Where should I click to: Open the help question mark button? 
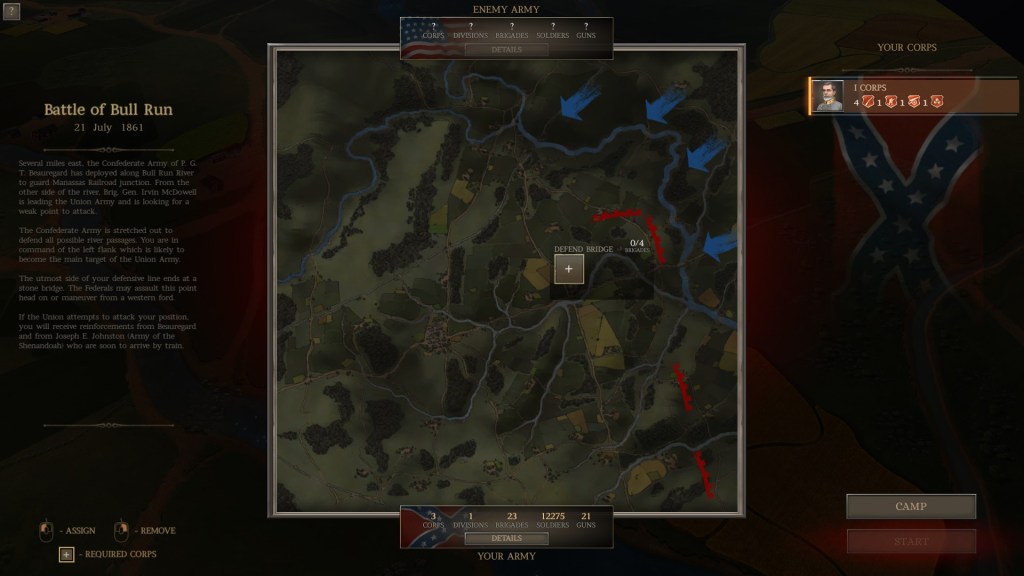[x=11, y=11]
